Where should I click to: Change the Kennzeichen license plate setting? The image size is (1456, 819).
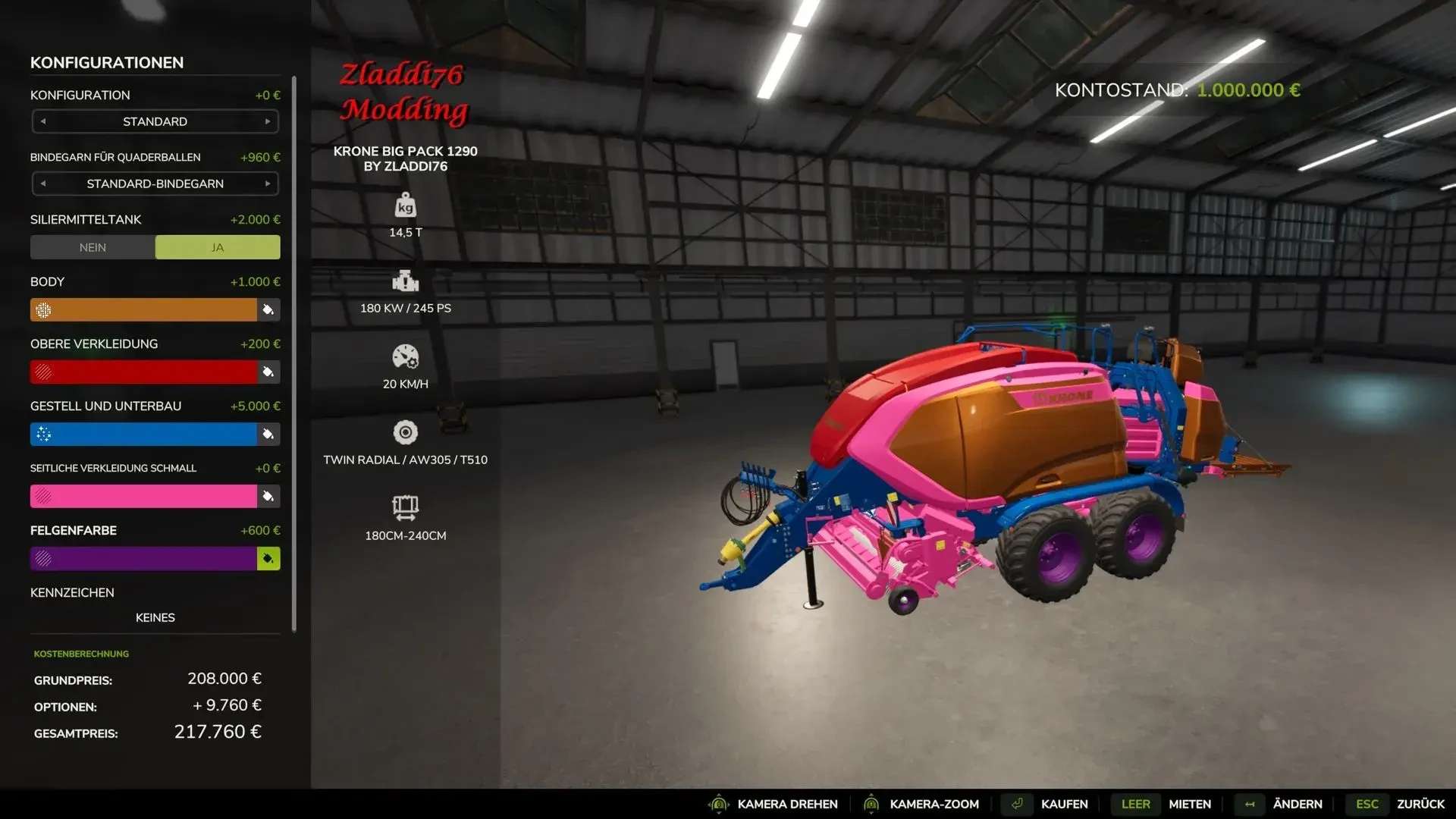pos(155,617)
